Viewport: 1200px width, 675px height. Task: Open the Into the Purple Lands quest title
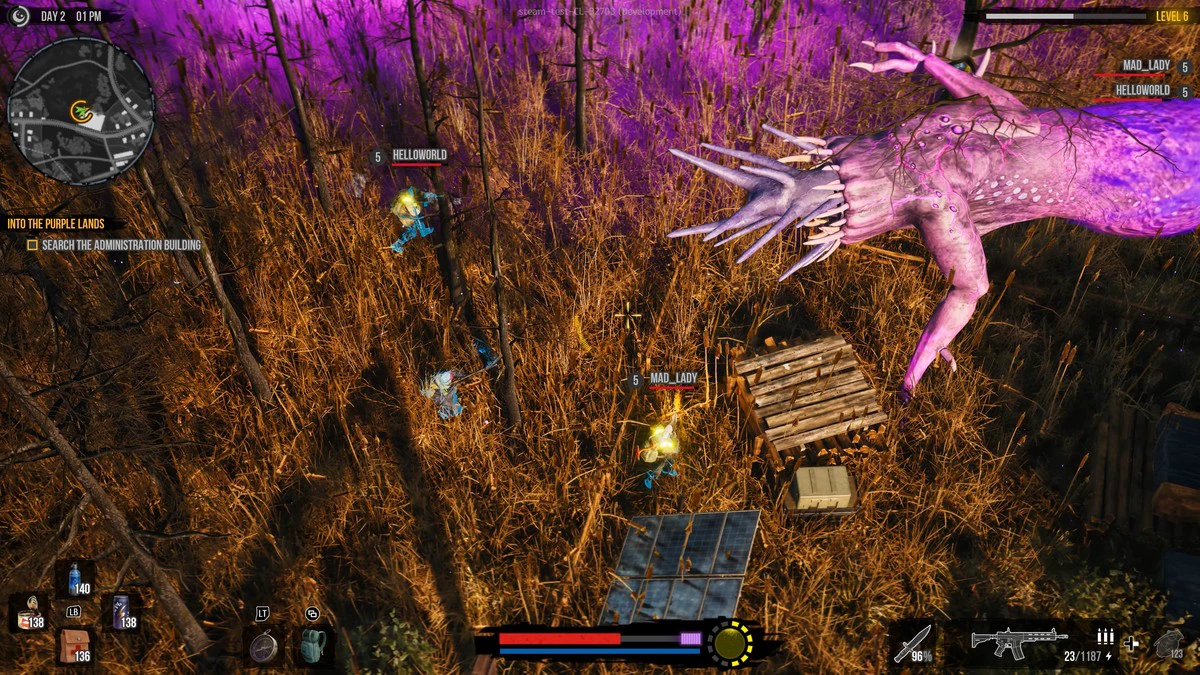[56, 224]
